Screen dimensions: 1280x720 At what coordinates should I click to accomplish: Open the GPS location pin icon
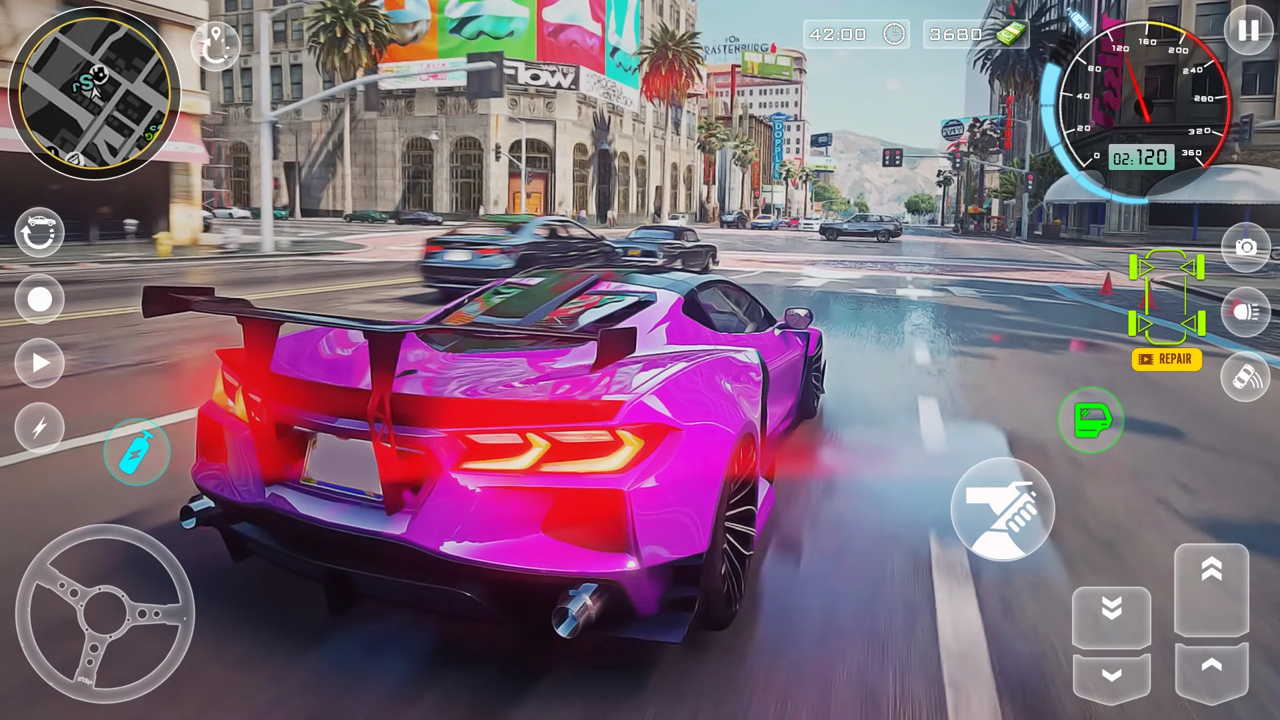(215, 43)
